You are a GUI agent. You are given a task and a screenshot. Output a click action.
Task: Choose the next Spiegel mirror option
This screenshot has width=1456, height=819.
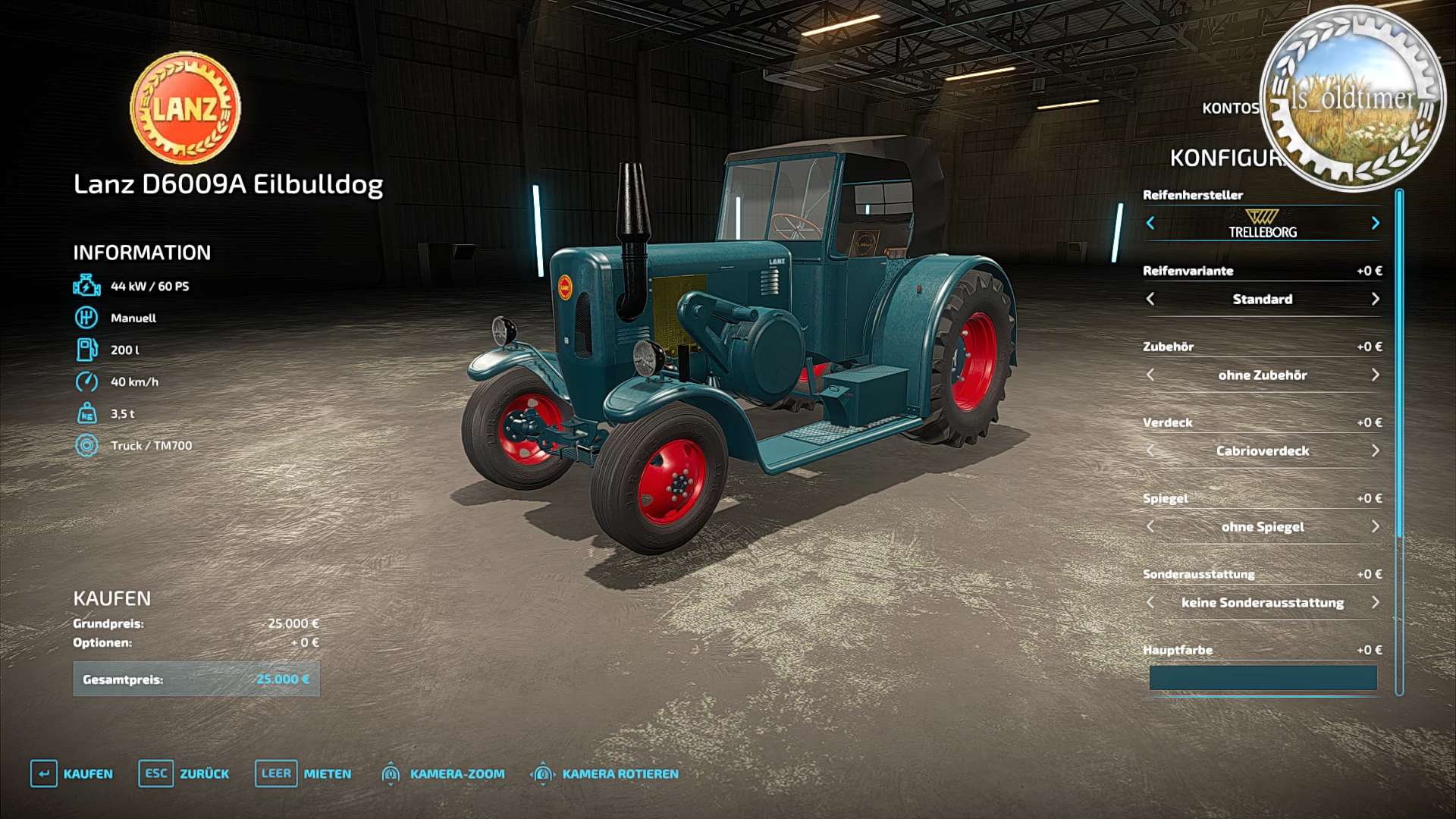pos(1375,526)
